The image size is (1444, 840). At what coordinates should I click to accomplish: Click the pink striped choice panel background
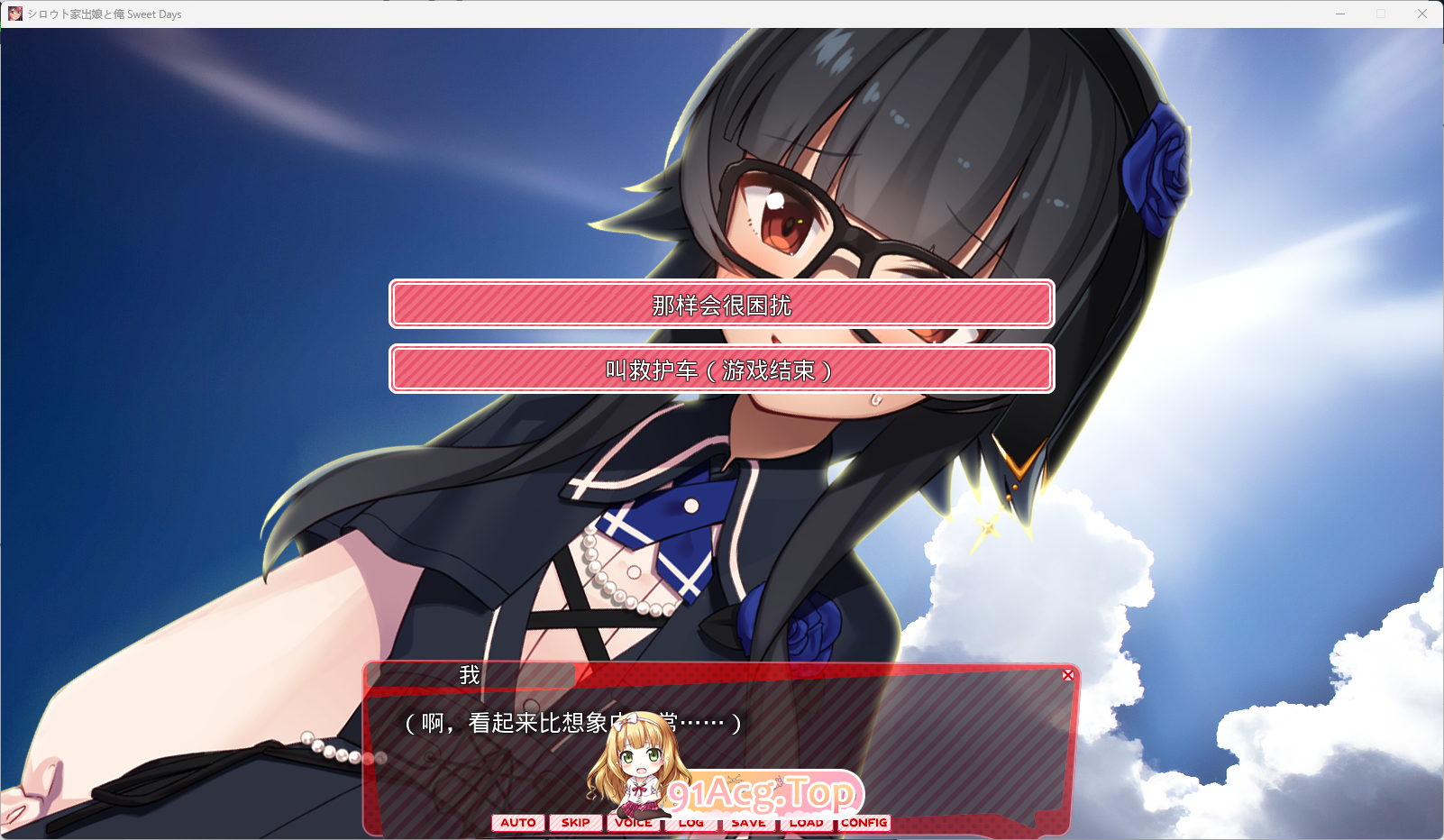coord(946,305)
